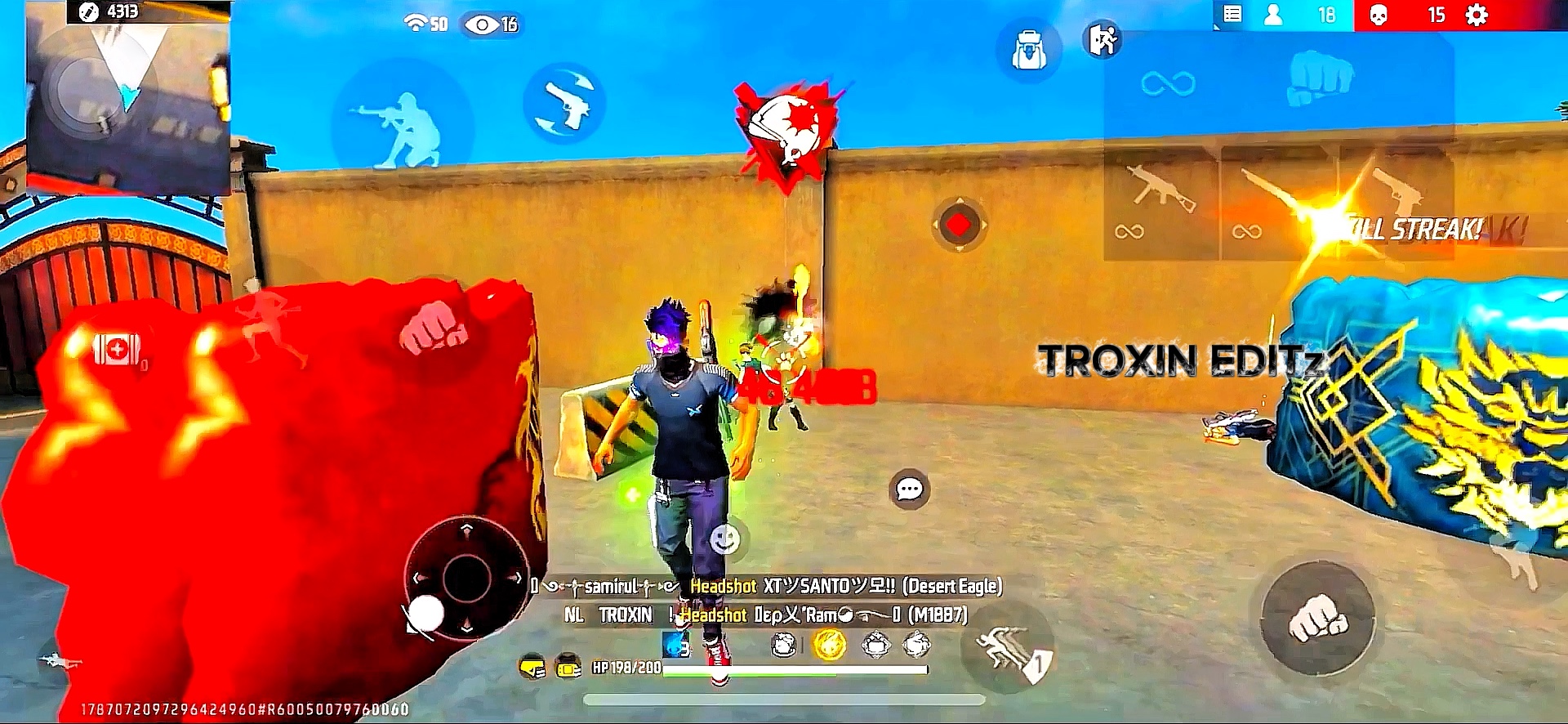Open the settings gear
The width and height of the screenshot is (1568, 724).
click(1477, 16)
